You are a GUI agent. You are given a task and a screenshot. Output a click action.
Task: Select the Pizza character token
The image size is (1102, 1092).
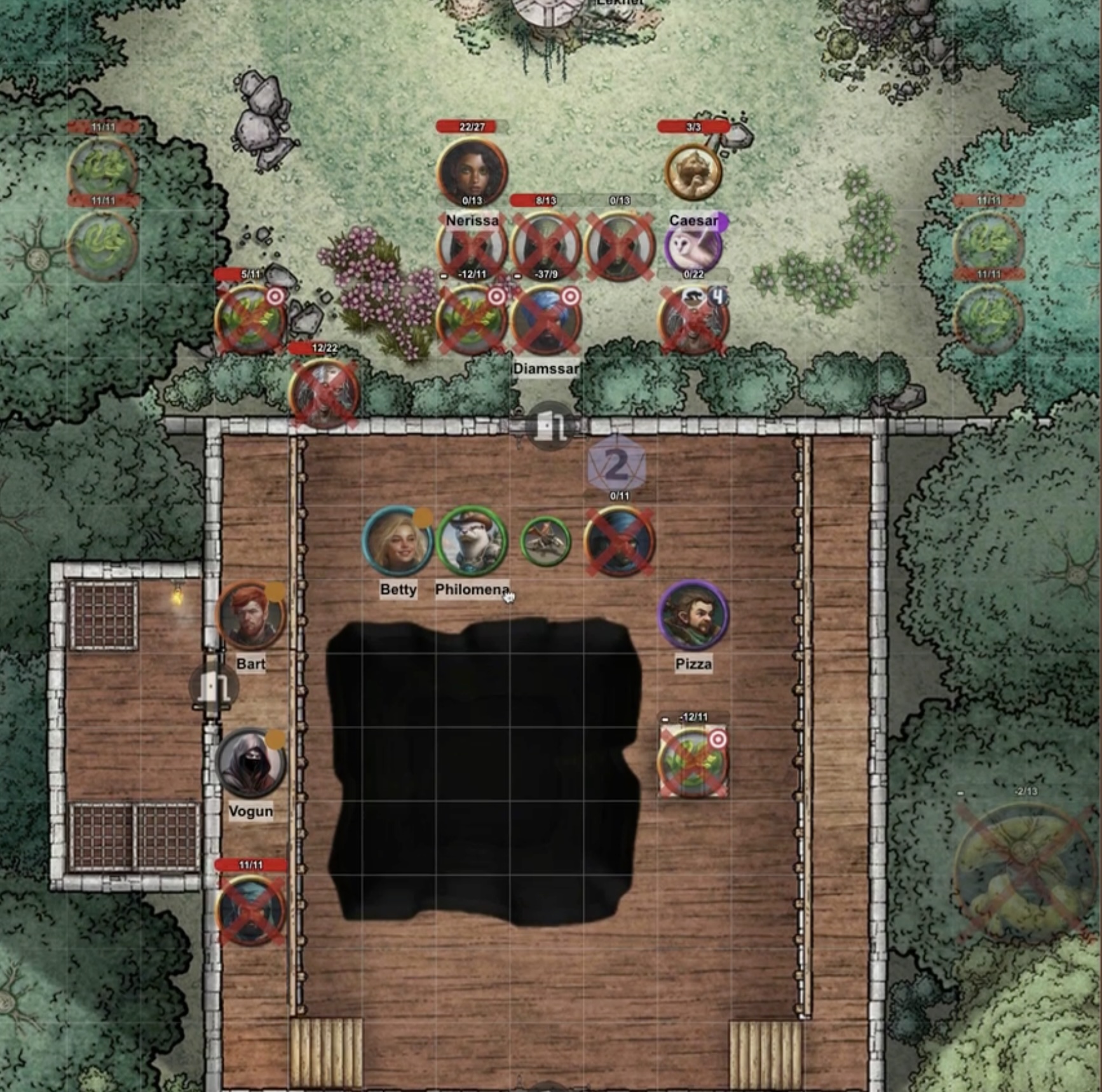click(x=693, y=615)
